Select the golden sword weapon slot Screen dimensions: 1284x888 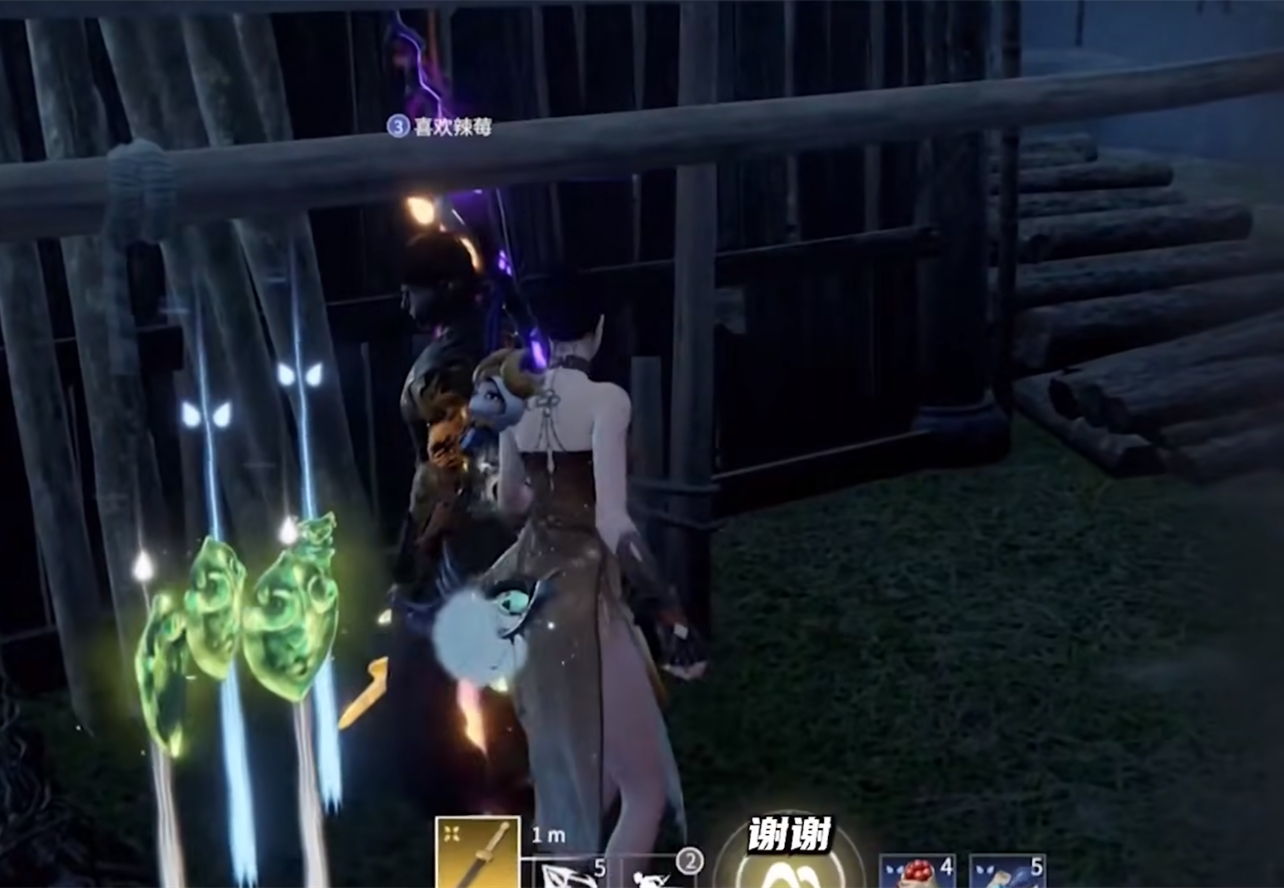pos(477,853)
